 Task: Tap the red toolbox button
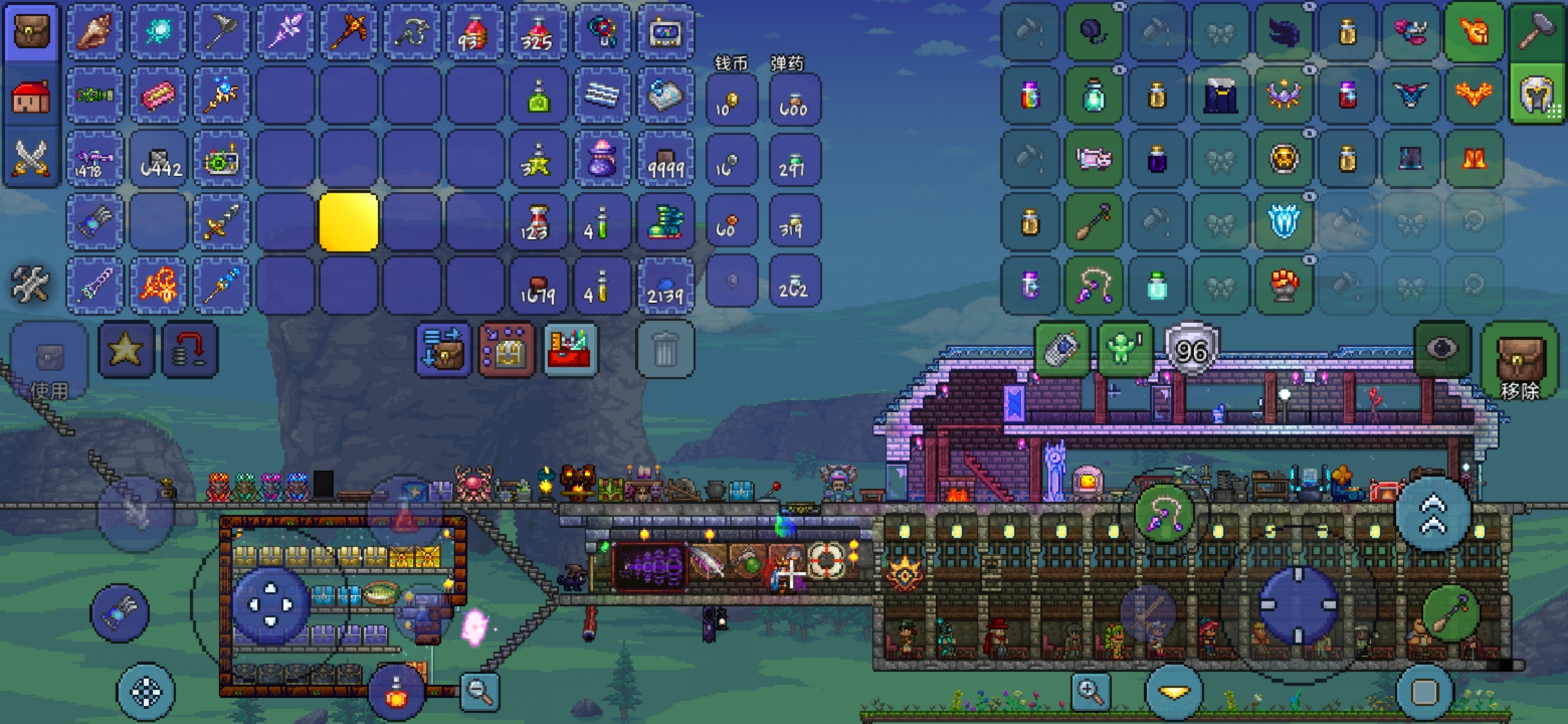pos(570,350)
